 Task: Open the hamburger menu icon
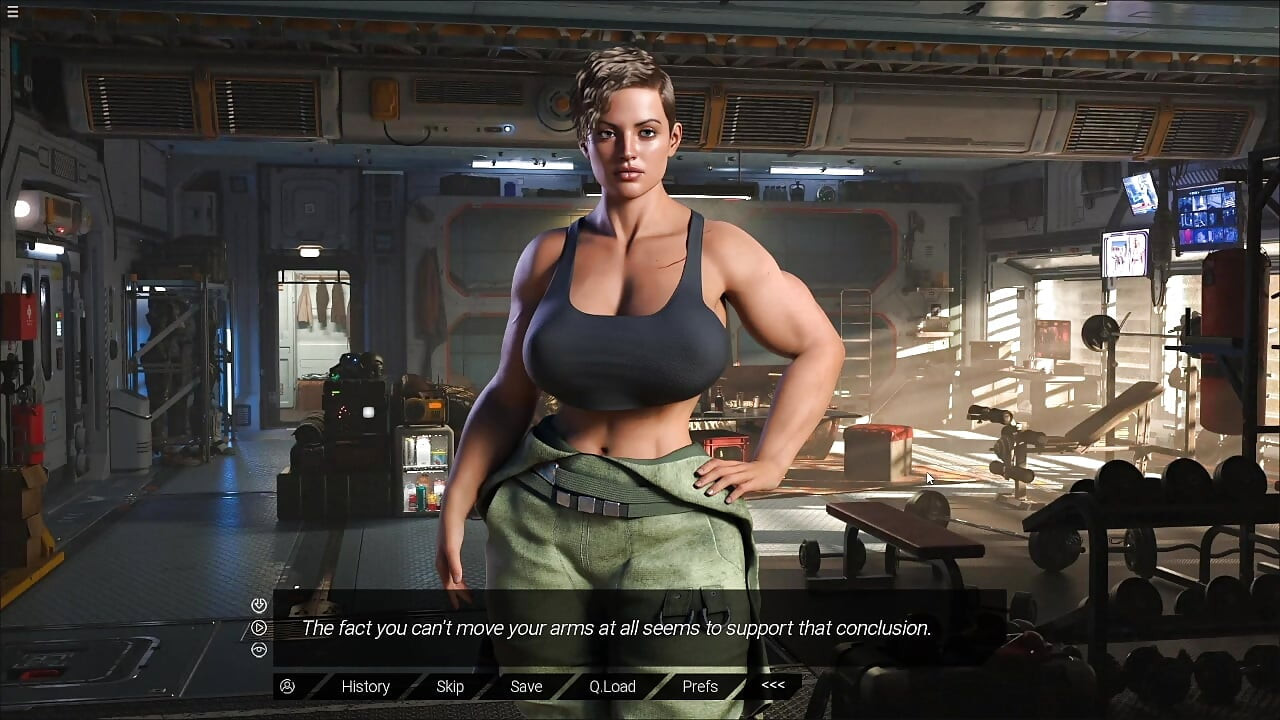[x=12, y=12]
